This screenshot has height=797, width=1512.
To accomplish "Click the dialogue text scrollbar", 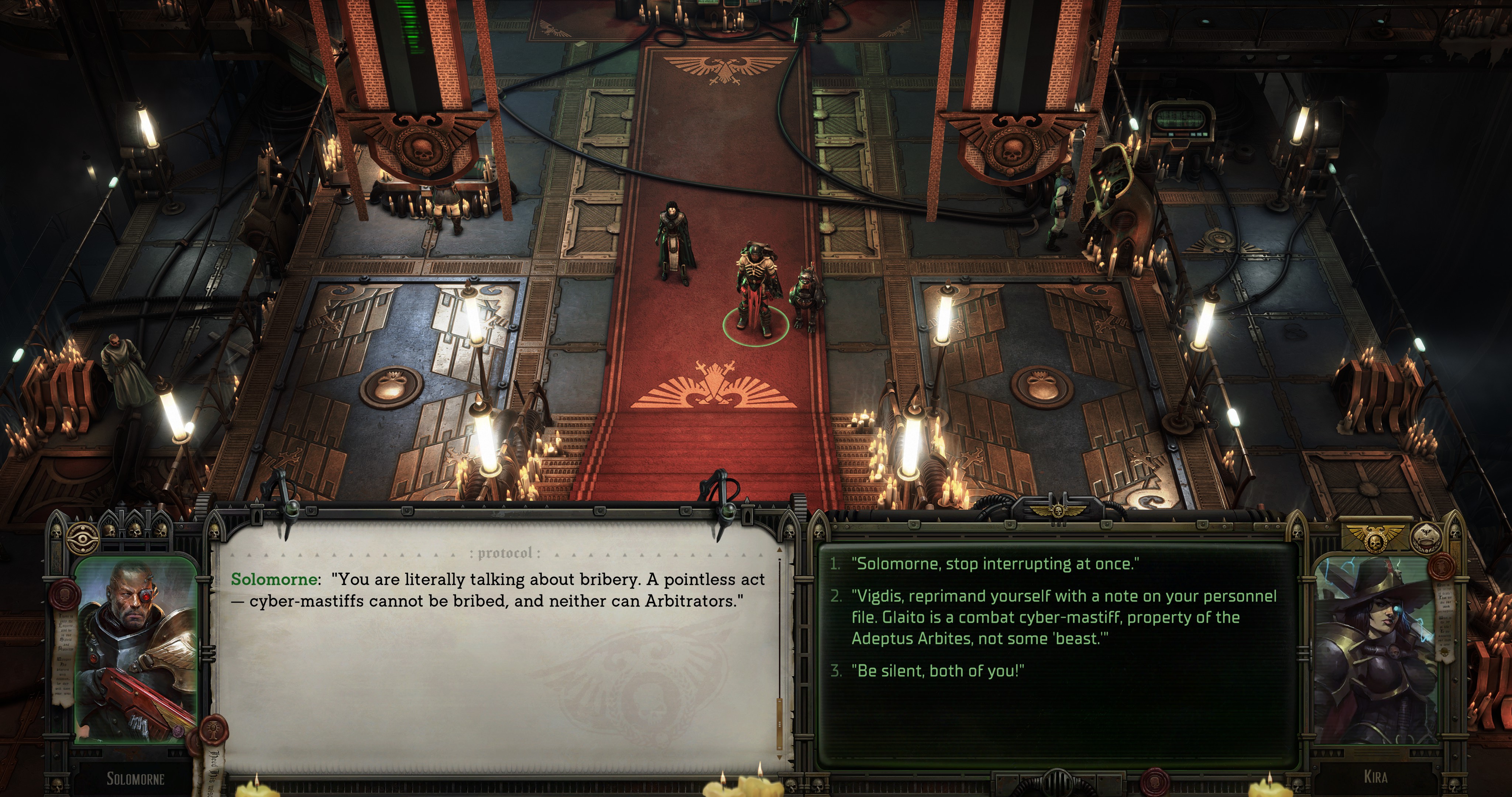I will pos(780,646).
